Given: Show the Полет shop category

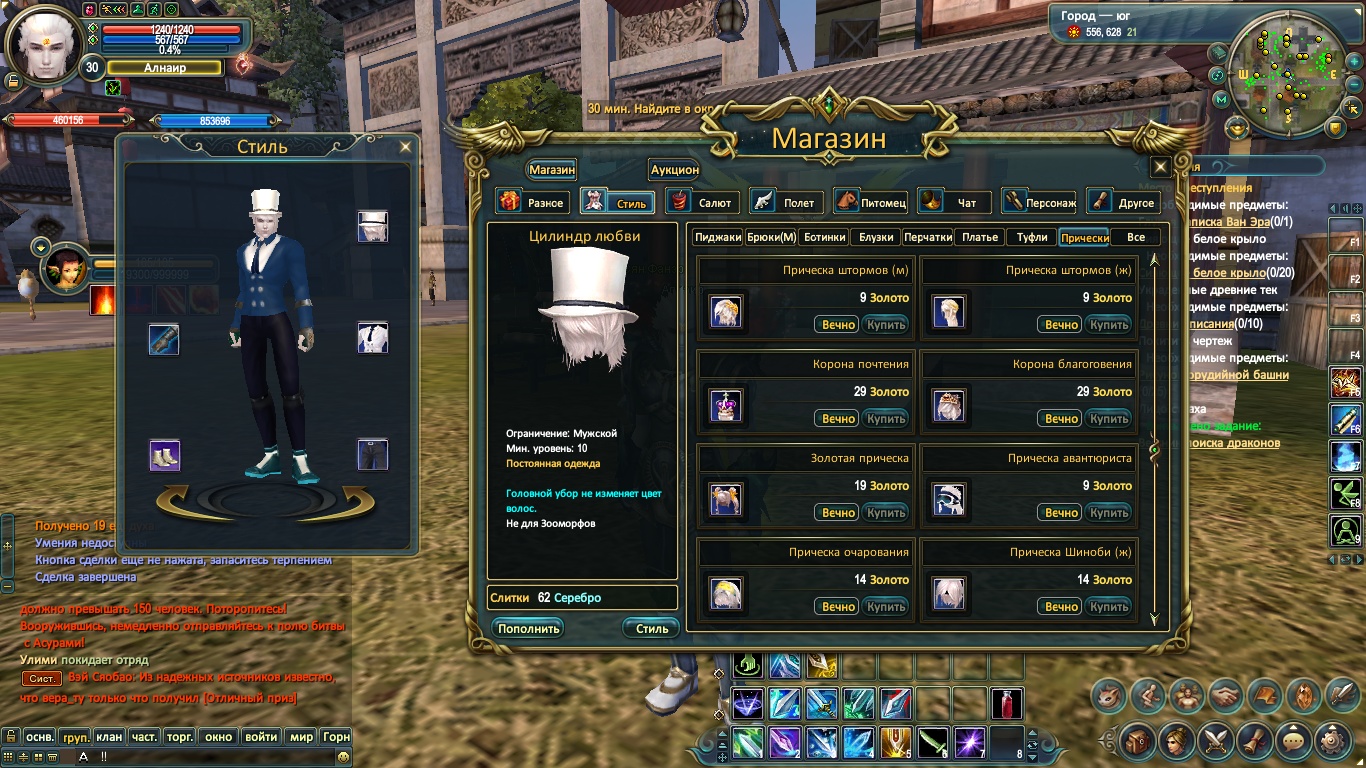Looking at the screenshot, I should 787,202.
